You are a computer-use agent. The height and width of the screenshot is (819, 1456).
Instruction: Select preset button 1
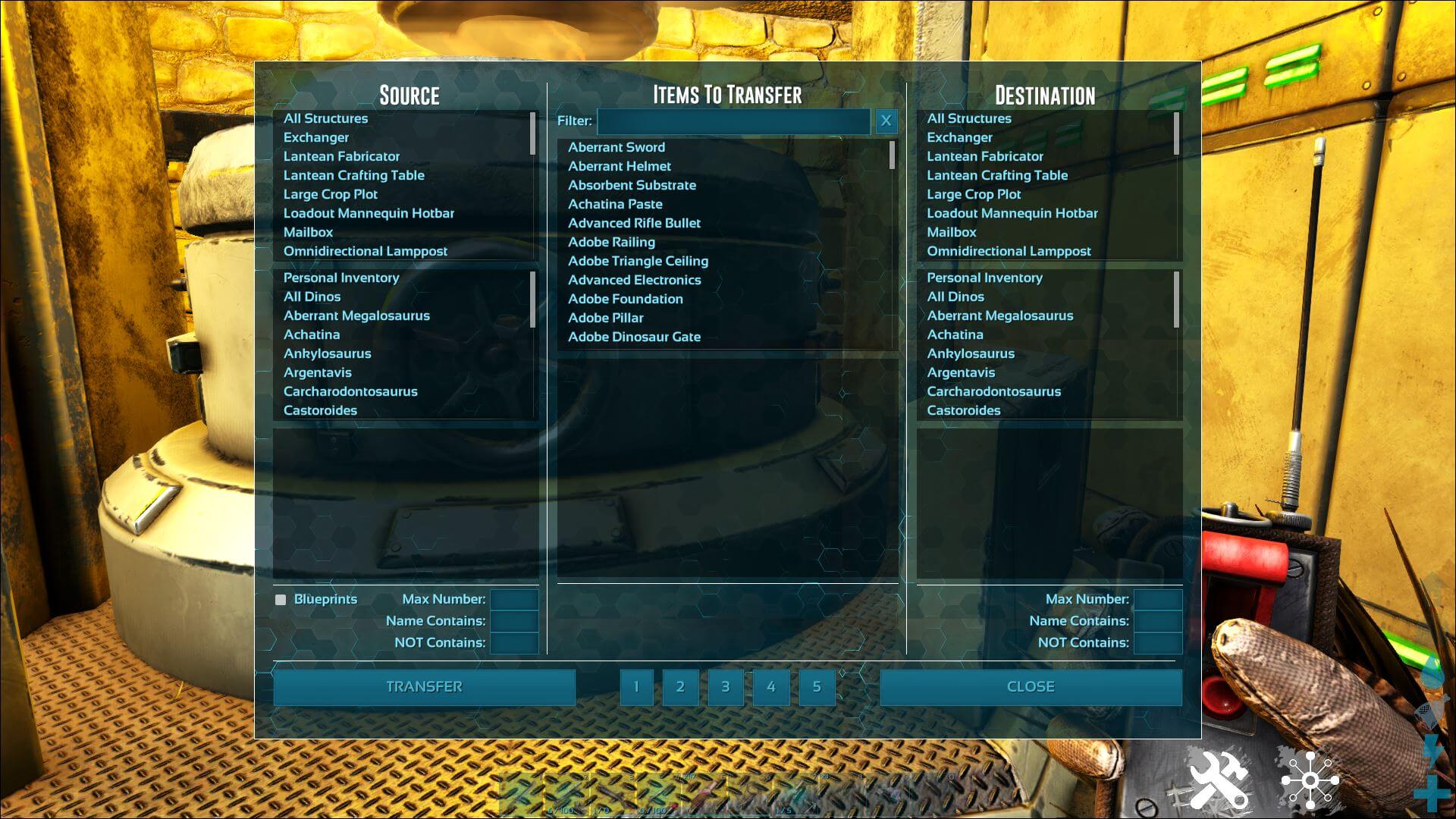pyautogui.click(x=636, y=687)
